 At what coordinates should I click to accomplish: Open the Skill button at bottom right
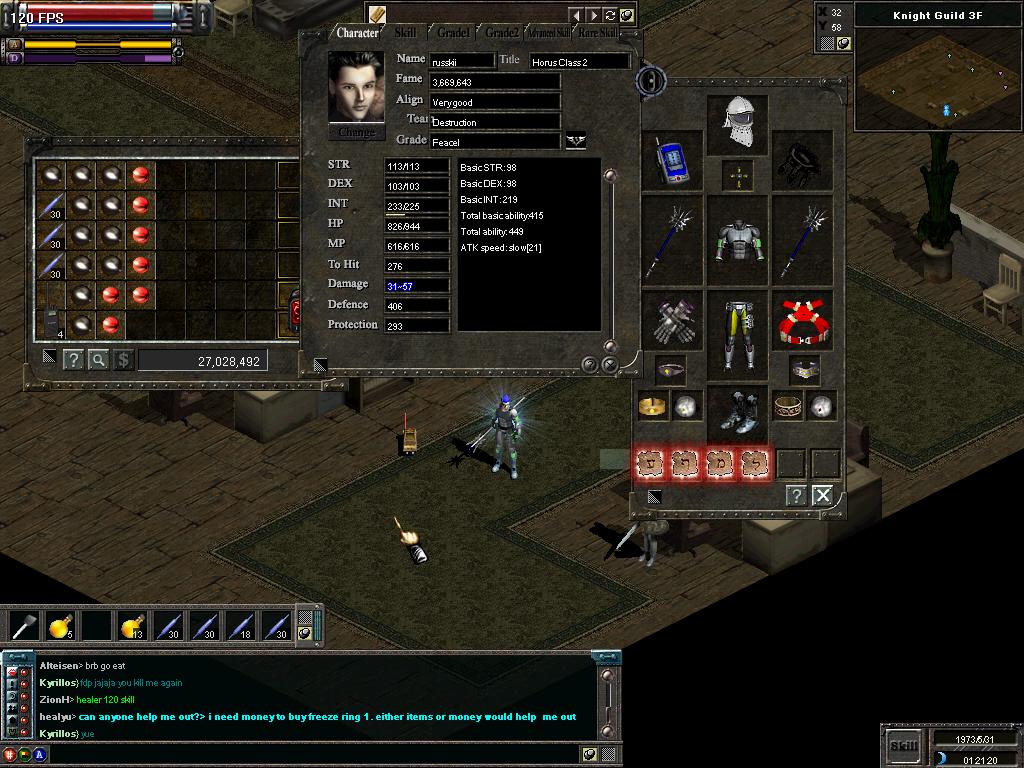(x=903, y=745)
